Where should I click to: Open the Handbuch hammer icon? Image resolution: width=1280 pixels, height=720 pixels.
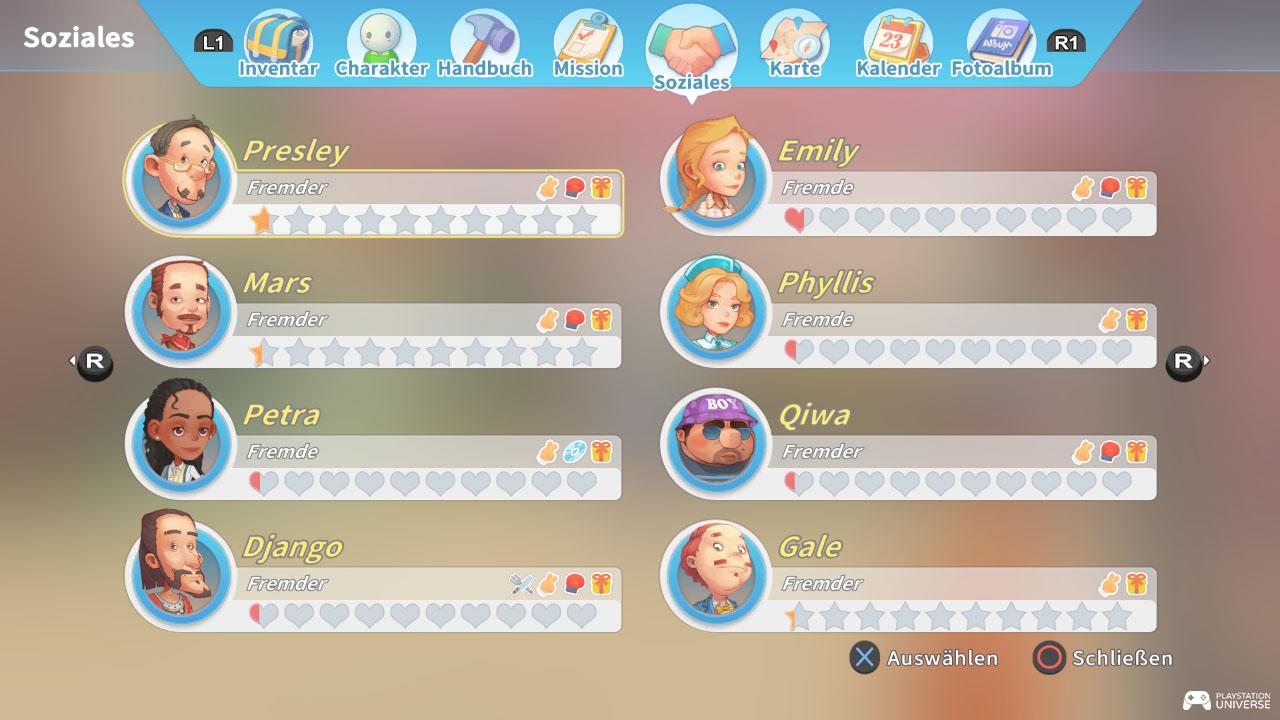click(x=486, y=38)
